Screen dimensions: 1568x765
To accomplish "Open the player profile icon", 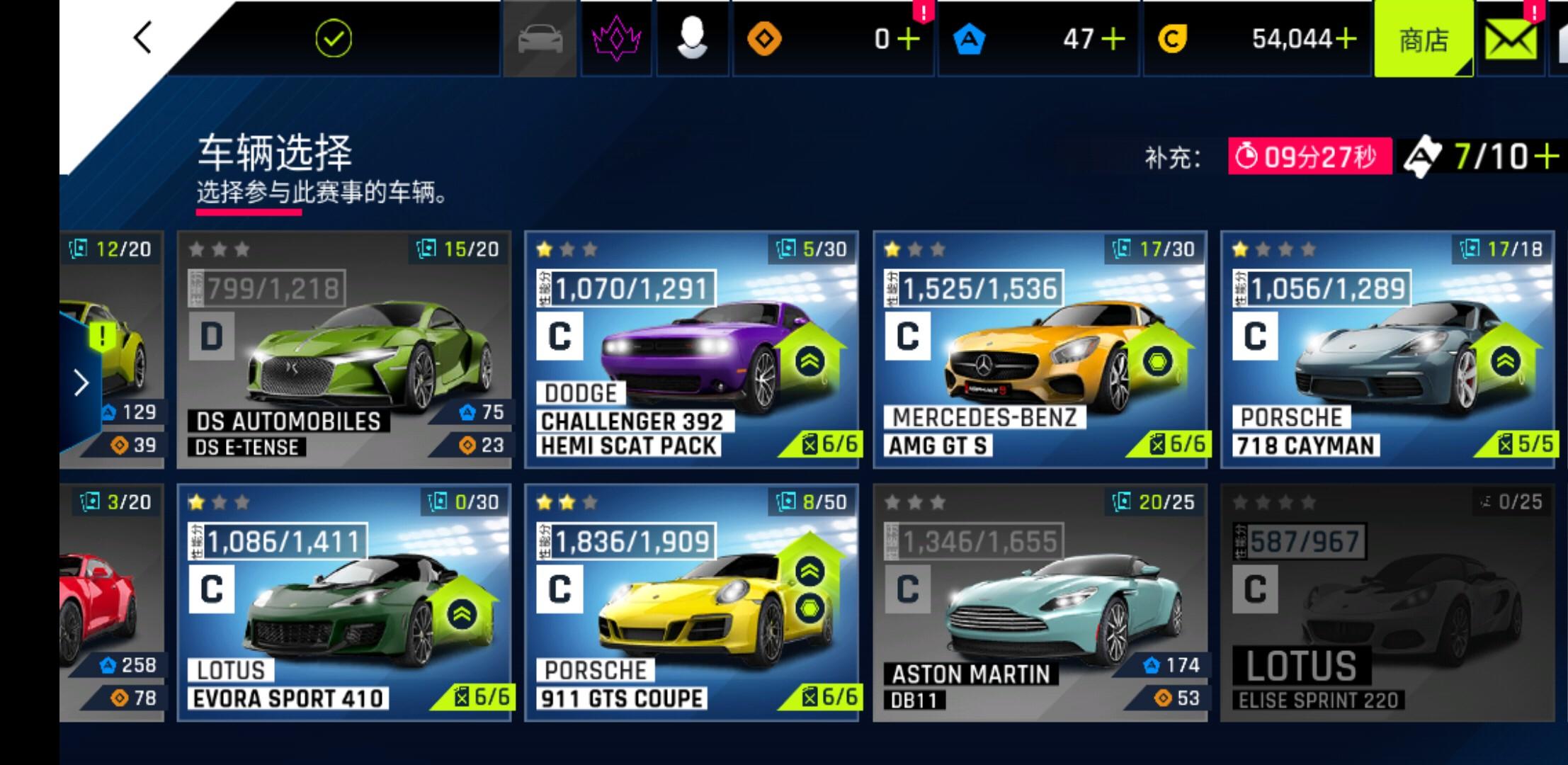I will pos(692,39).
